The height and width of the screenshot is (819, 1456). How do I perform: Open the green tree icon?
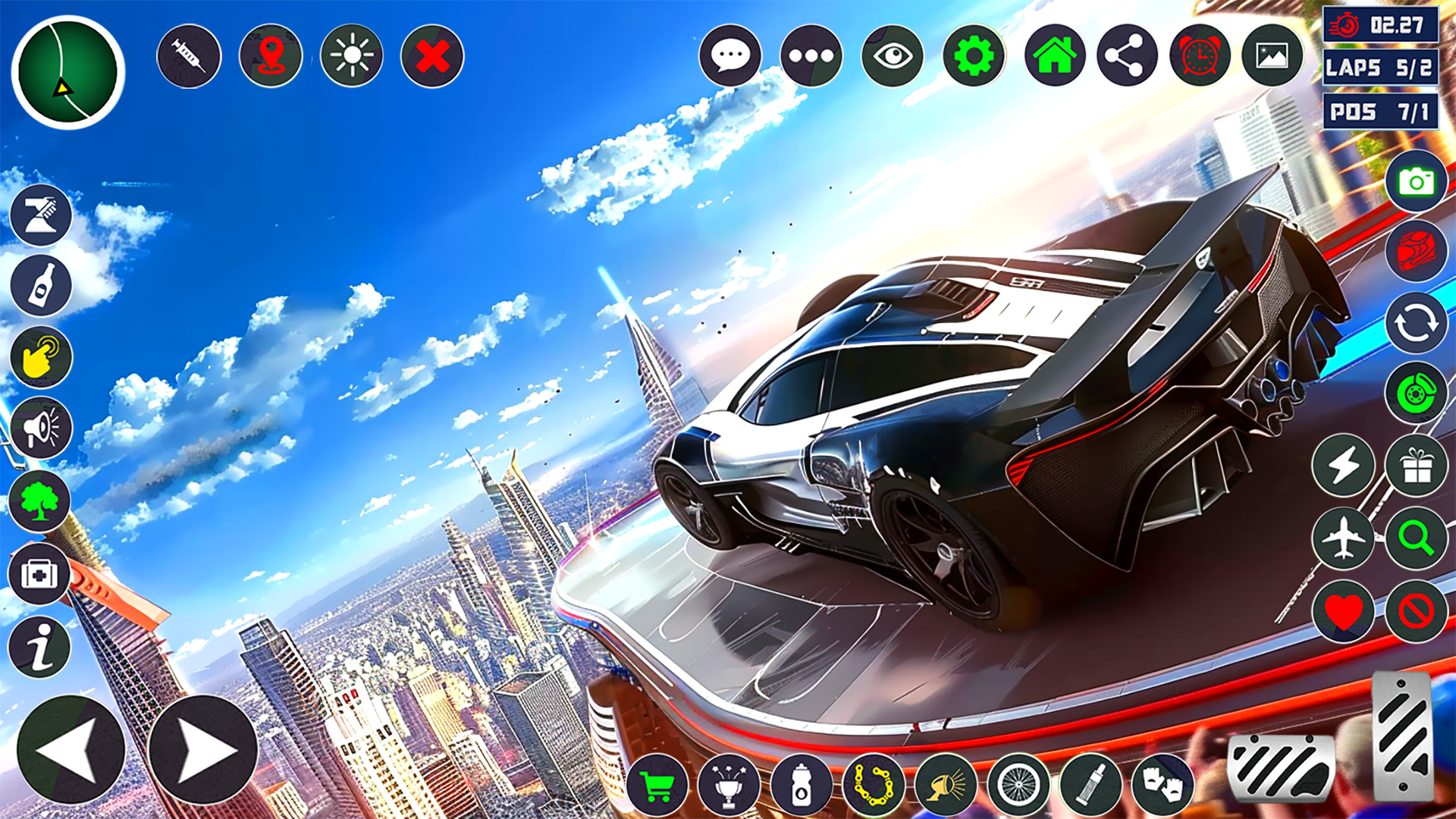(x=39, y=501)
